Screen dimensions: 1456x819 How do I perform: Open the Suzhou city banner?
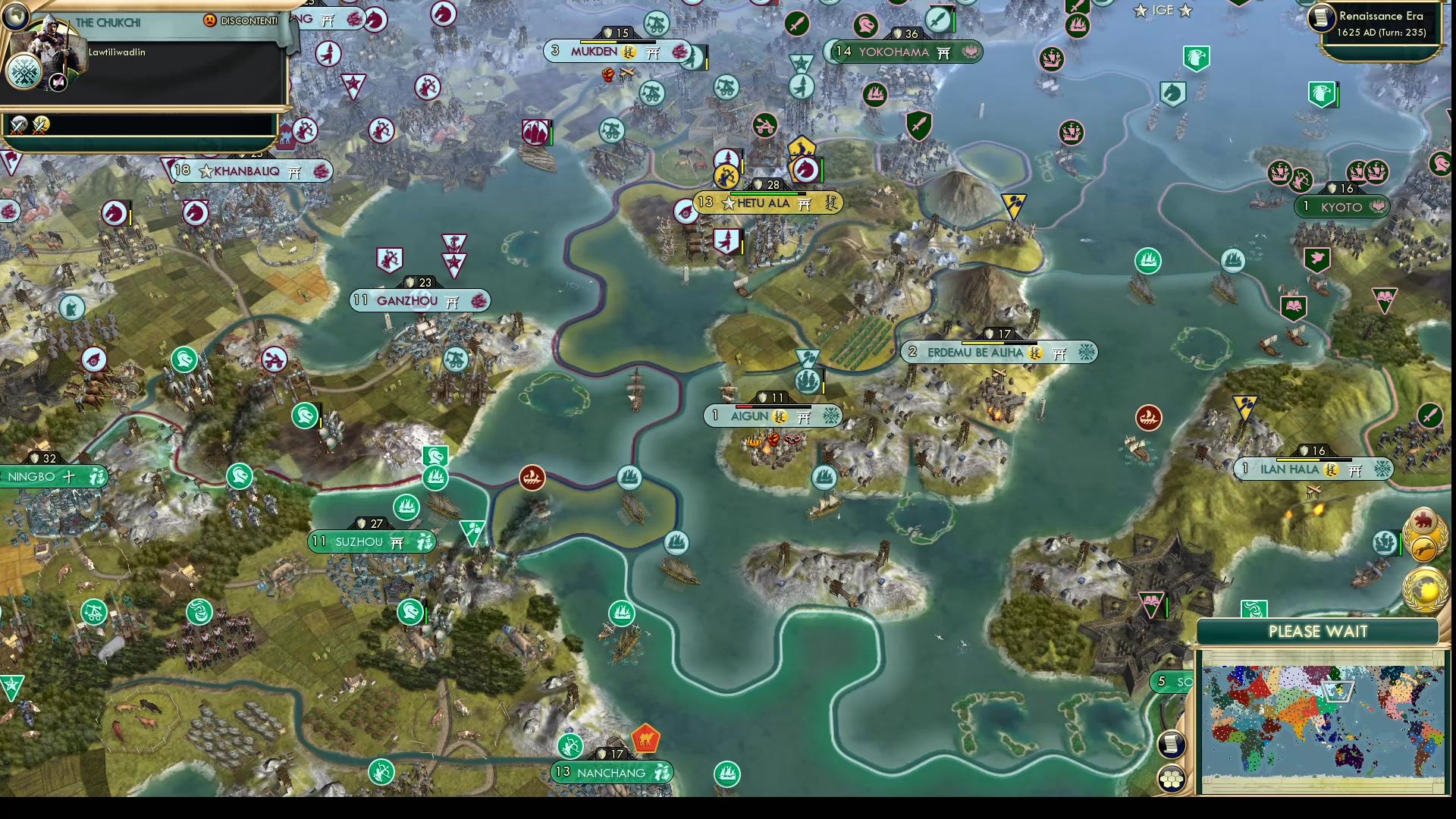pos(362,541)
